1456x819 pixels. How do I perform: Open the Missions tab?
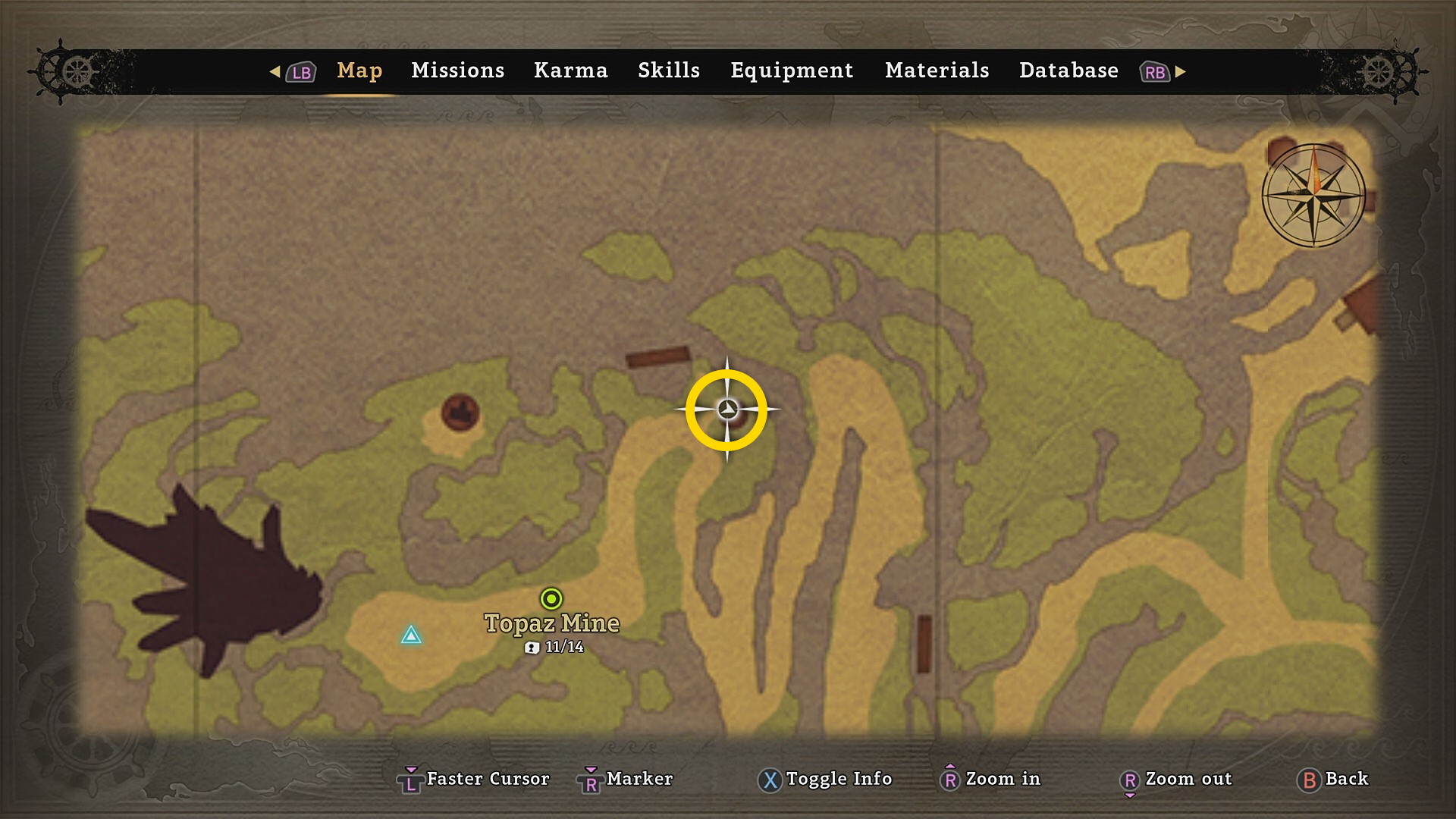(457, 71)
